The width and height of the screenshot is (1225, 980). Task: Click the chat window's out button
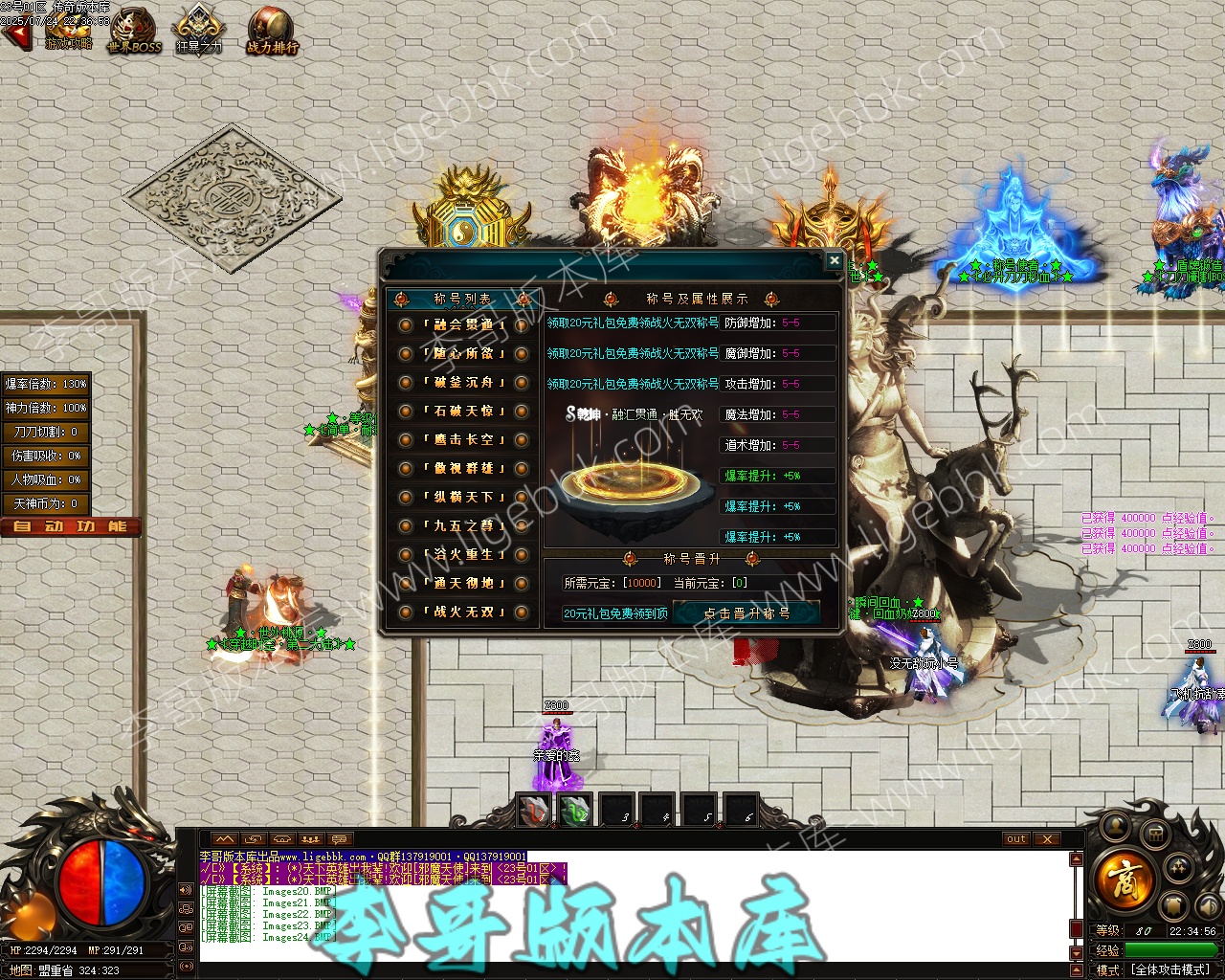[1016, 839]
